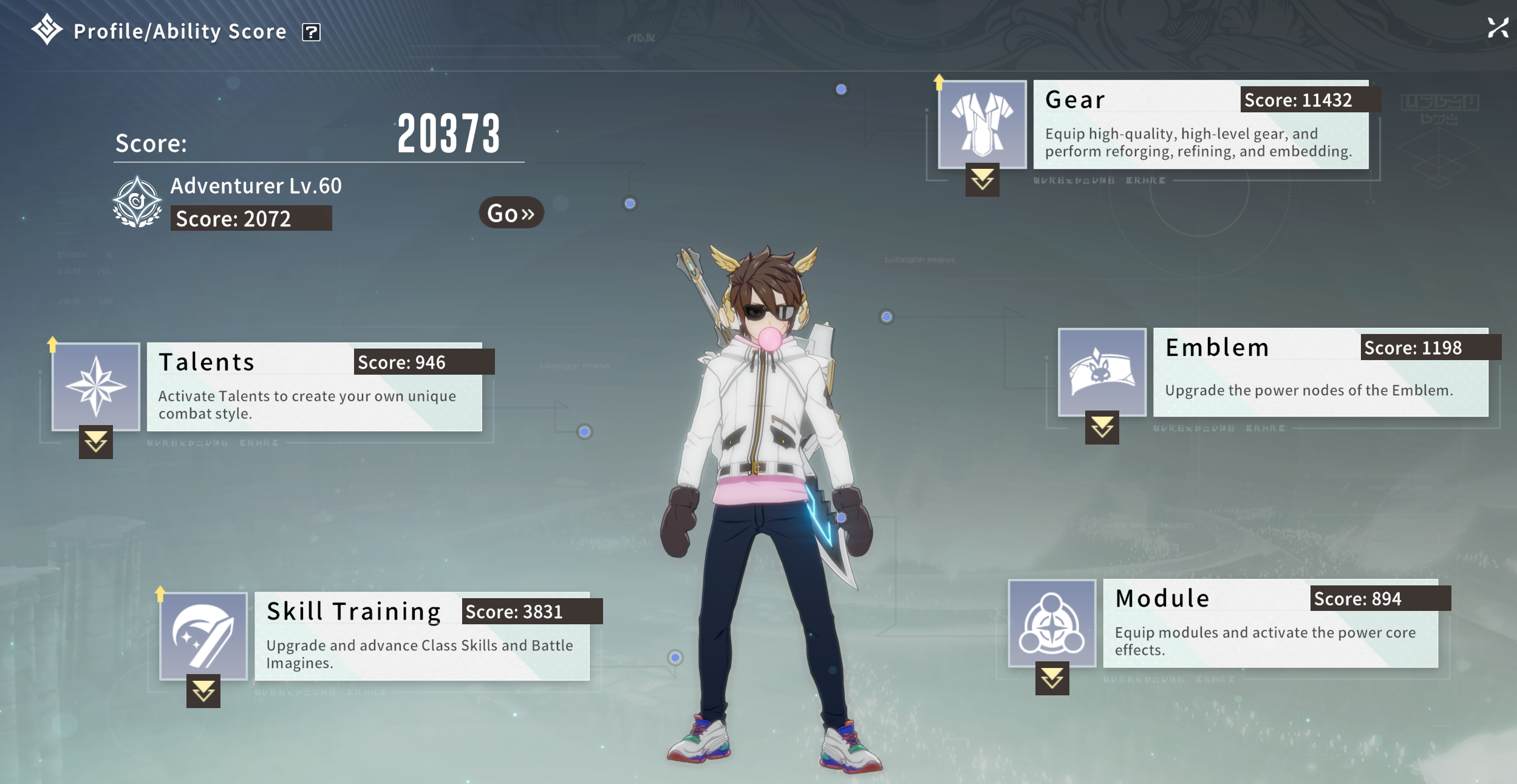1517x784 pixels.
Task: Select the Skill Training score panel
Action: (x=422, y=636)
